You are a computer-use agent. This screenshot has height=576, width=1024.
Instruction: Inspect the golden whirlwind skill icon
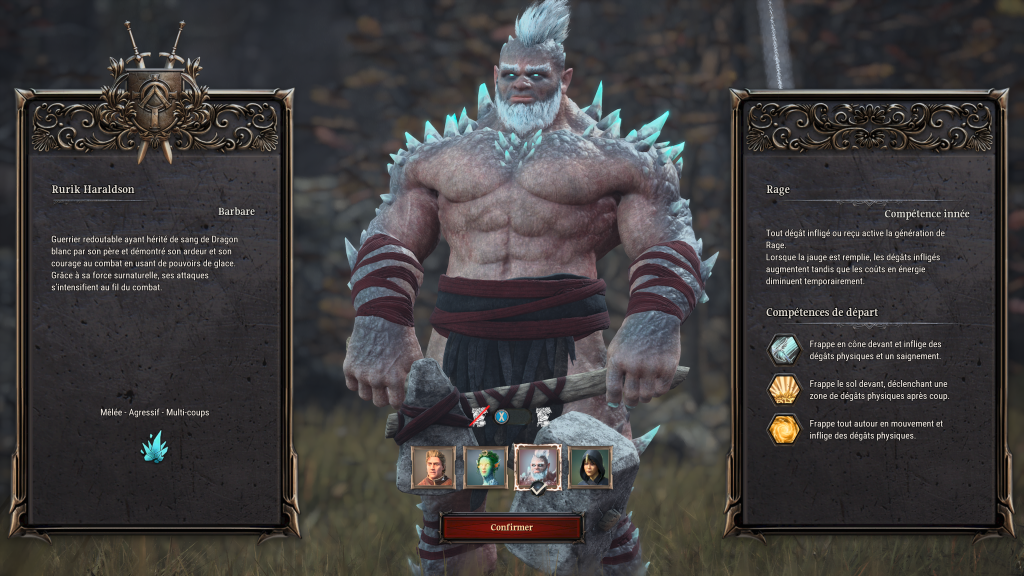tap(783, 430)
